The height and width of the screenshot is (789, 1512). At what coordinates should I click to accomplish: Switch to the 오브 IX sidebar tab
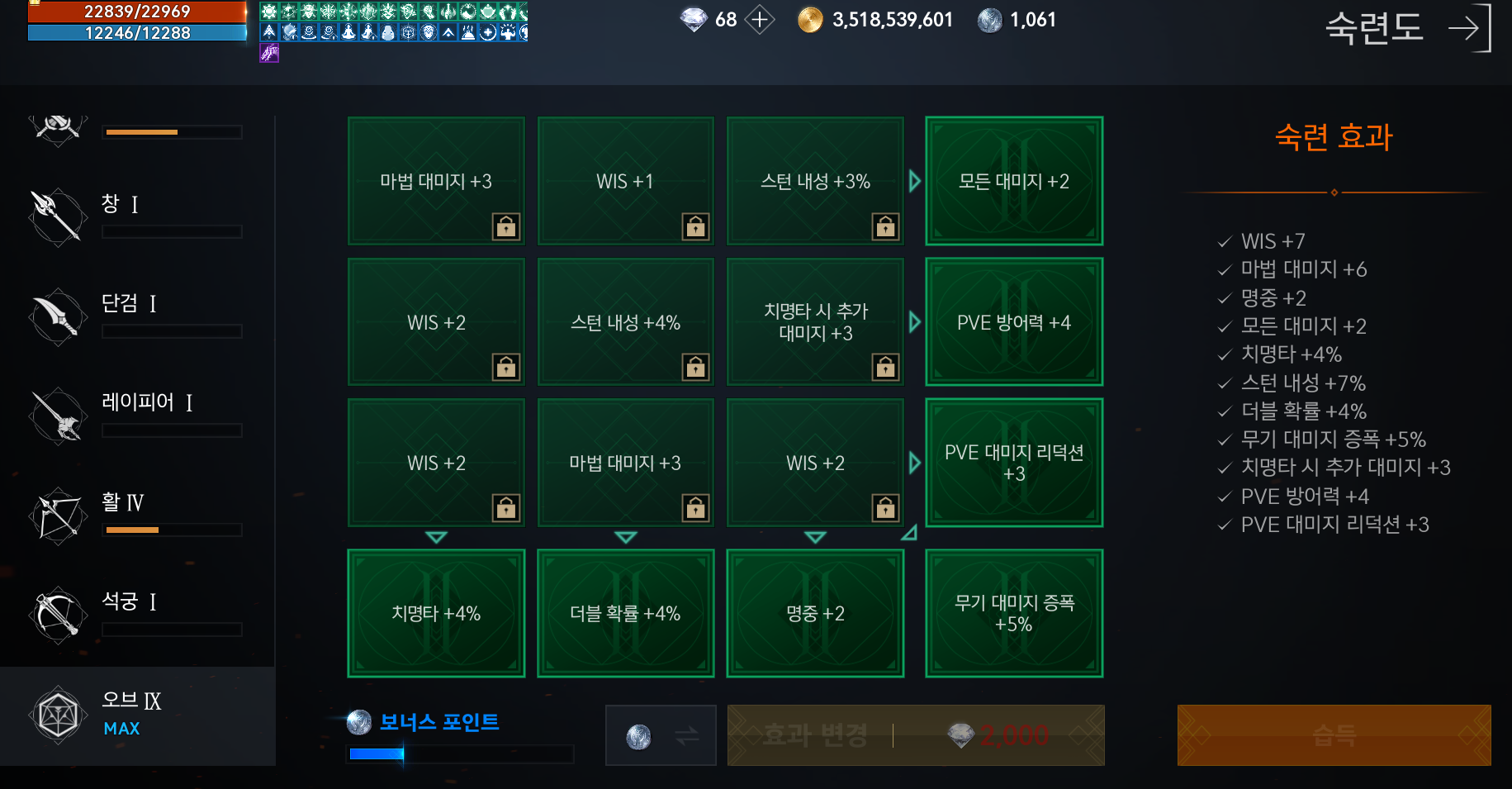point(136,714)
